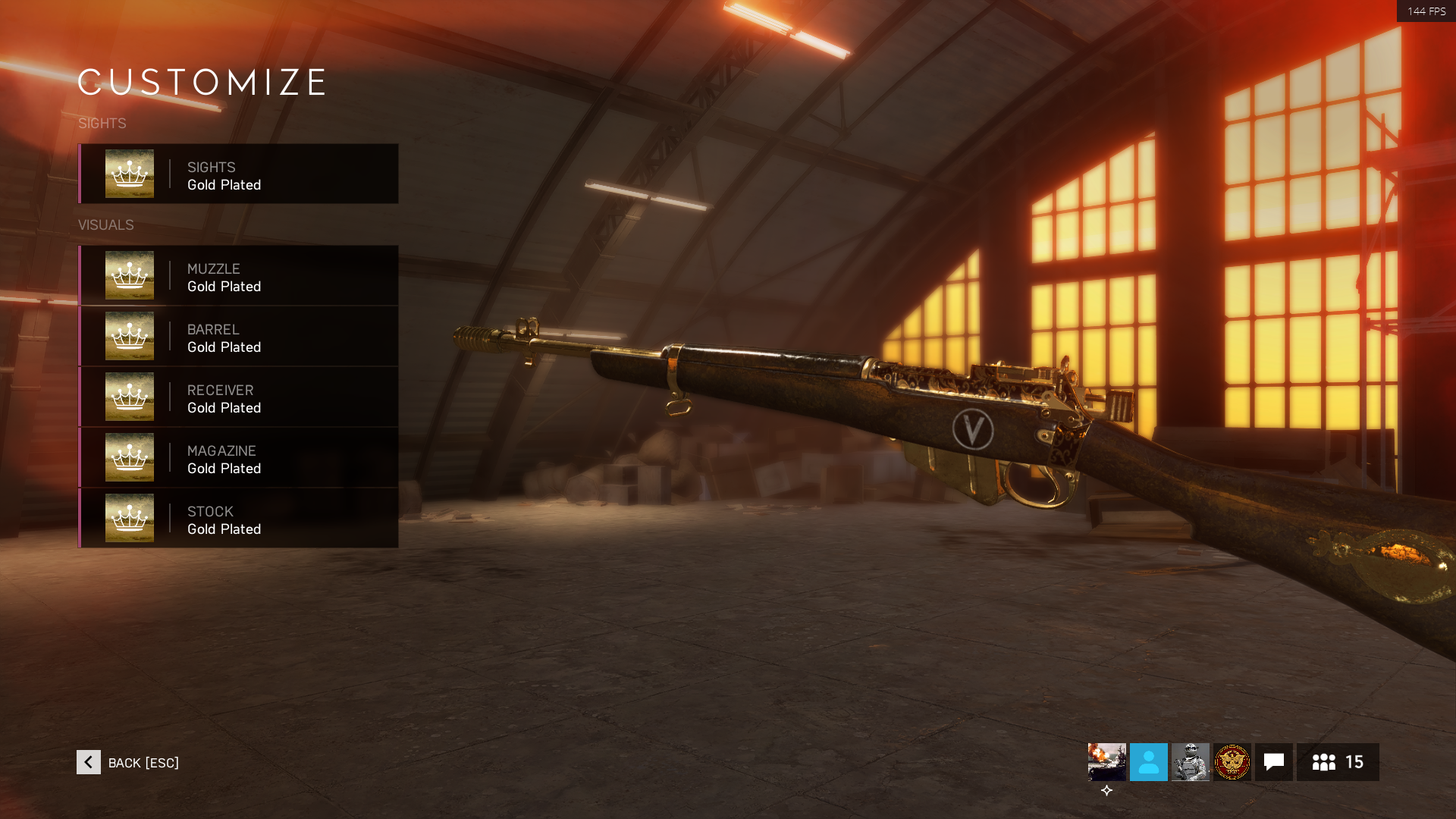Click the crown icon on the Sights slot

(x=129, y=174)
